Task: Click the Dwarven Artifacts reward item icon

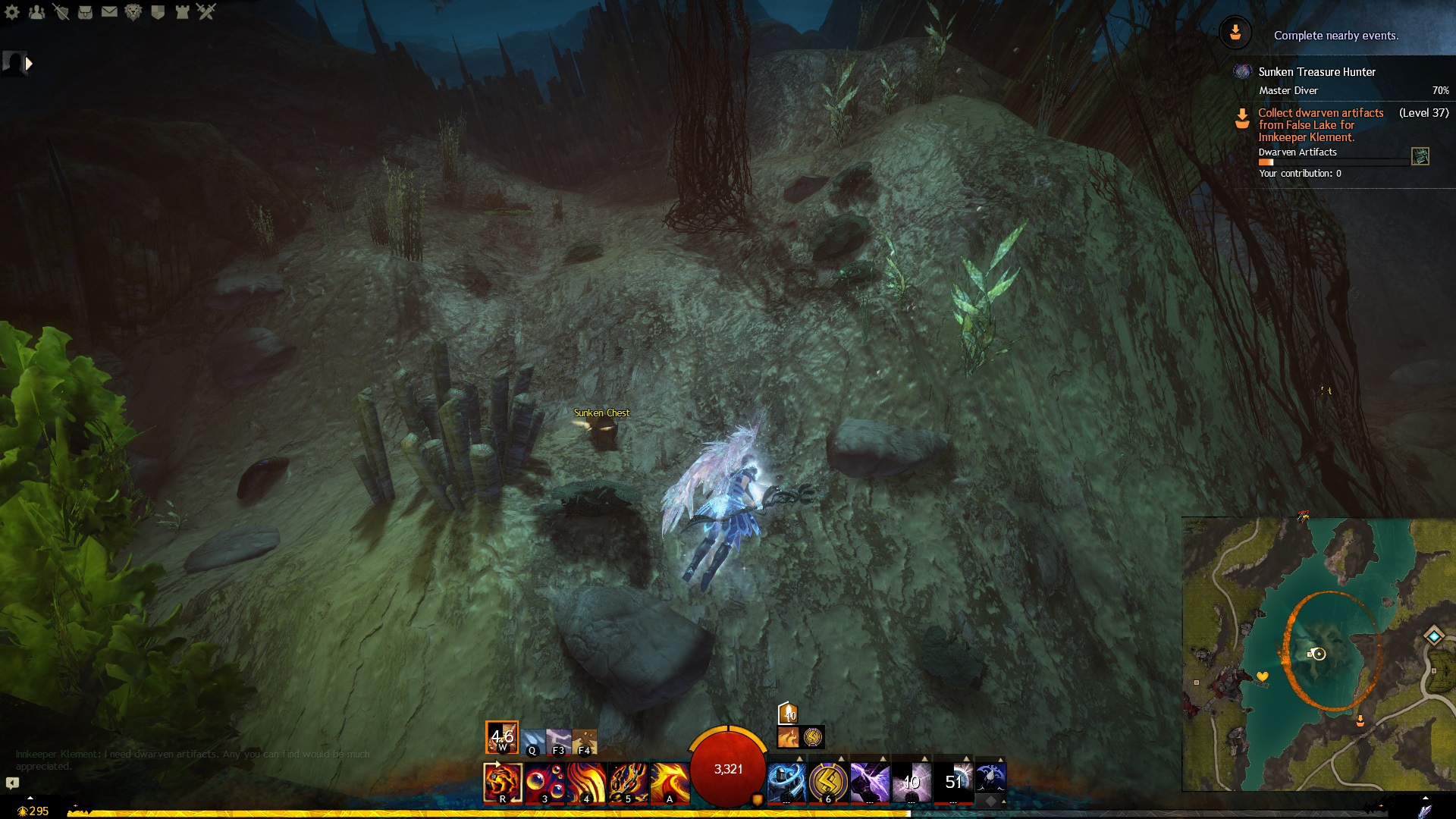Action: [x=1420, y=156]
